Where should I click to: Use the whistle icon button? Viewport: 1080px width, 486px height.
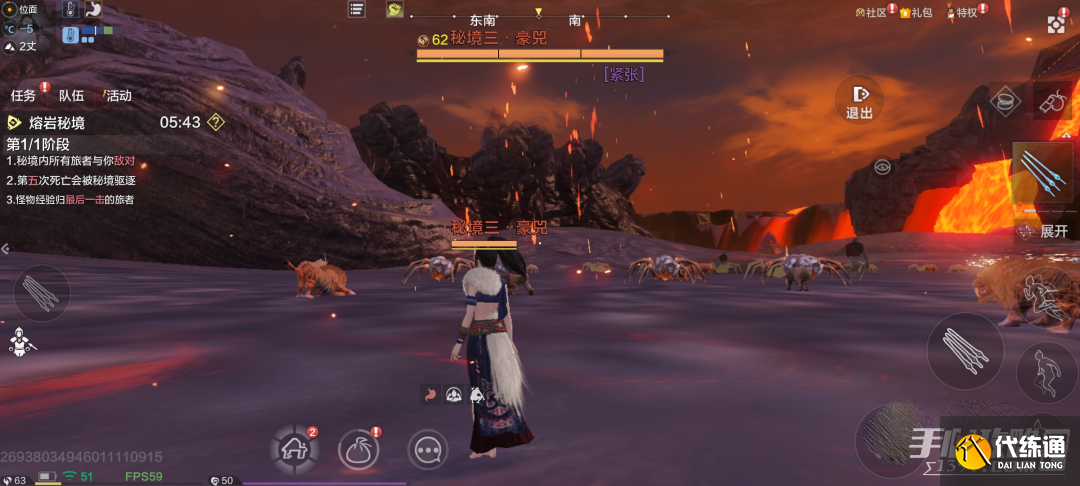pos(1051,100)
